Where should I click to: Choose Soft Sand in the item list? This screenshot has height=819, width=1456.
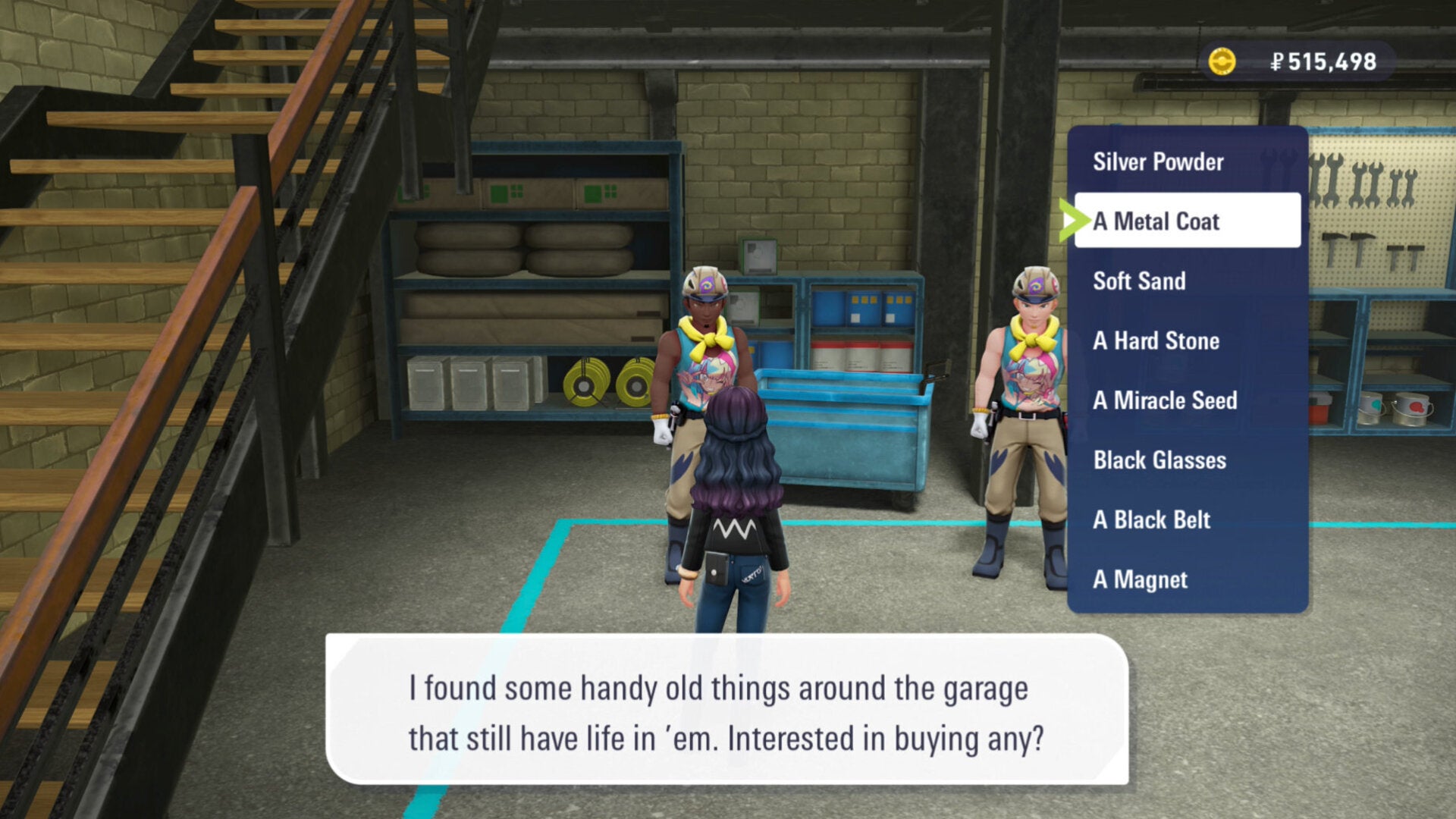1140,281
